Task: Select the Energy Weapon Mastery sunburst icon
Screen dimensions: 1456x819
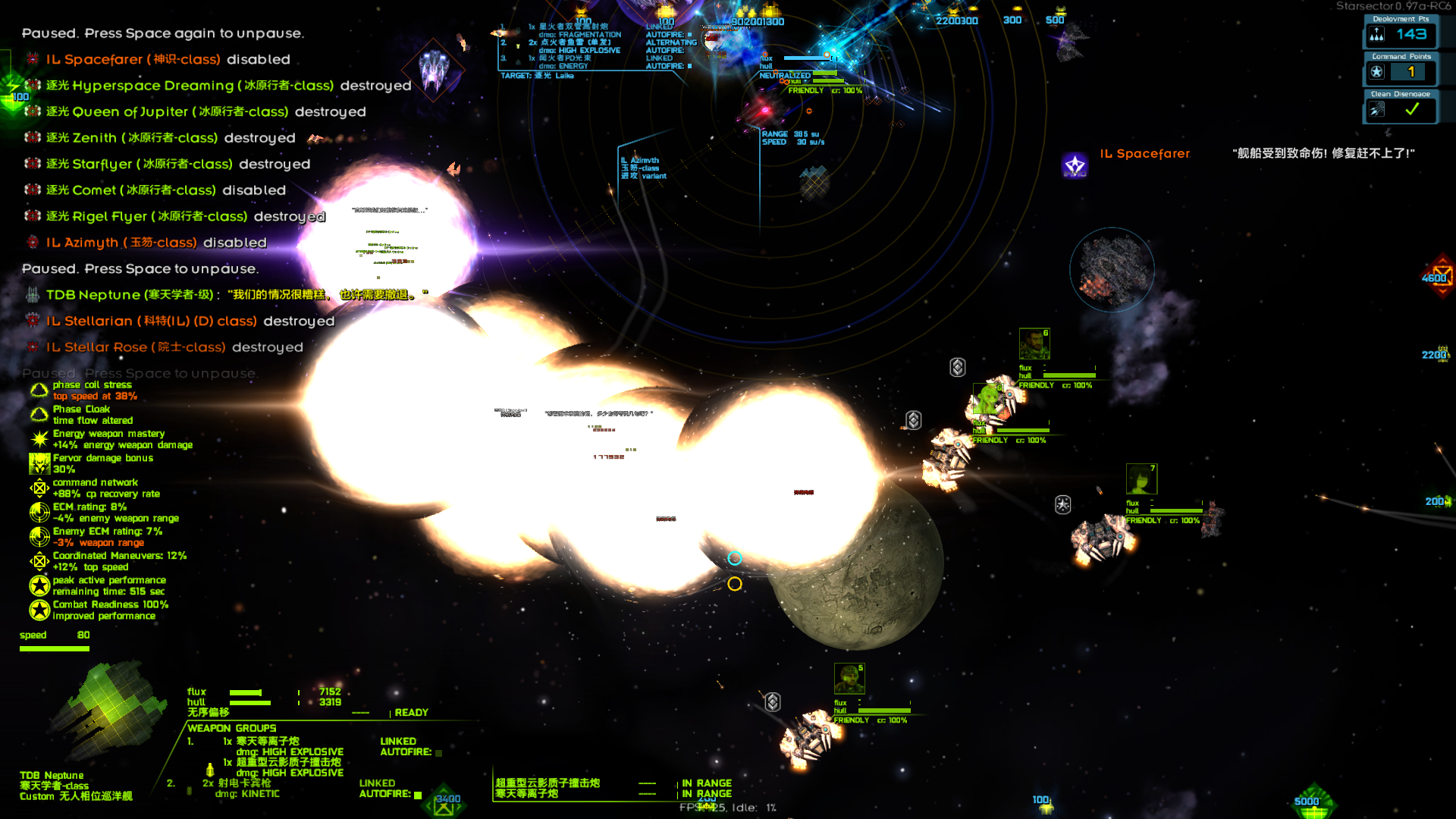Action: (x=38, y=438)
